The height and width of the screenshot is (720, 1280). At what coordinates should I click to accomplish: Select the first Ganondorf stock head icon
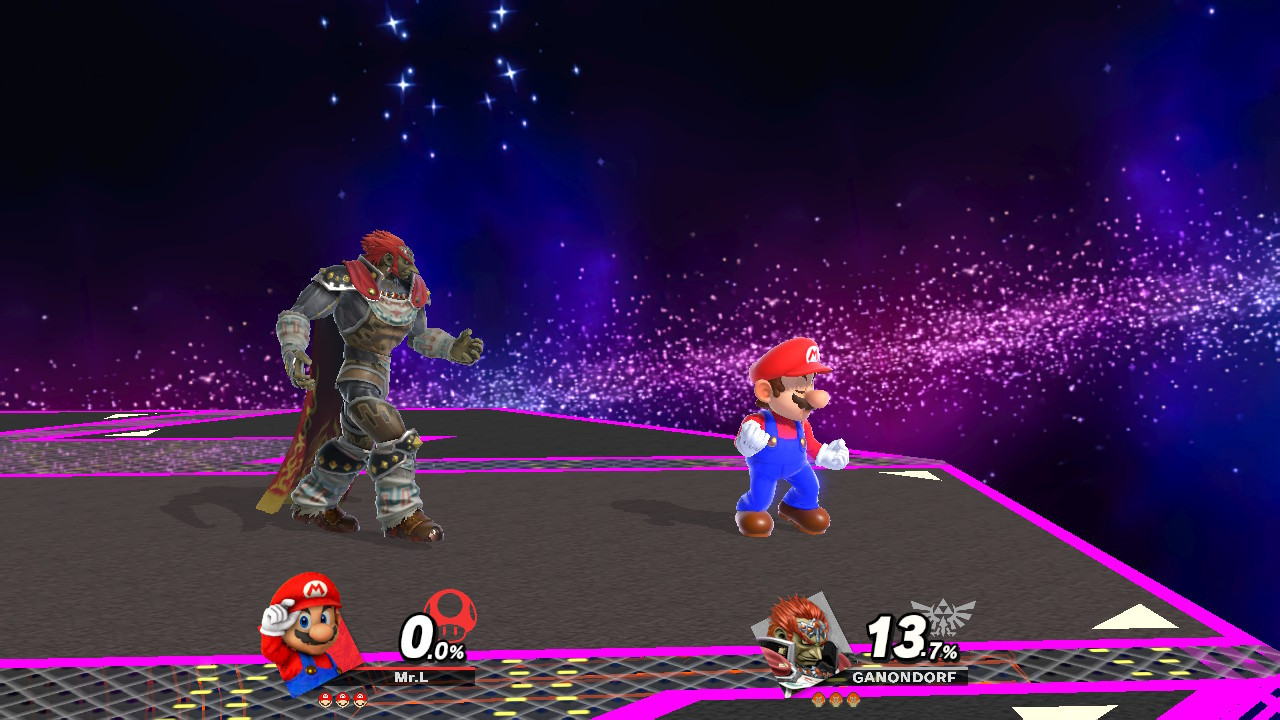point(820,700)
